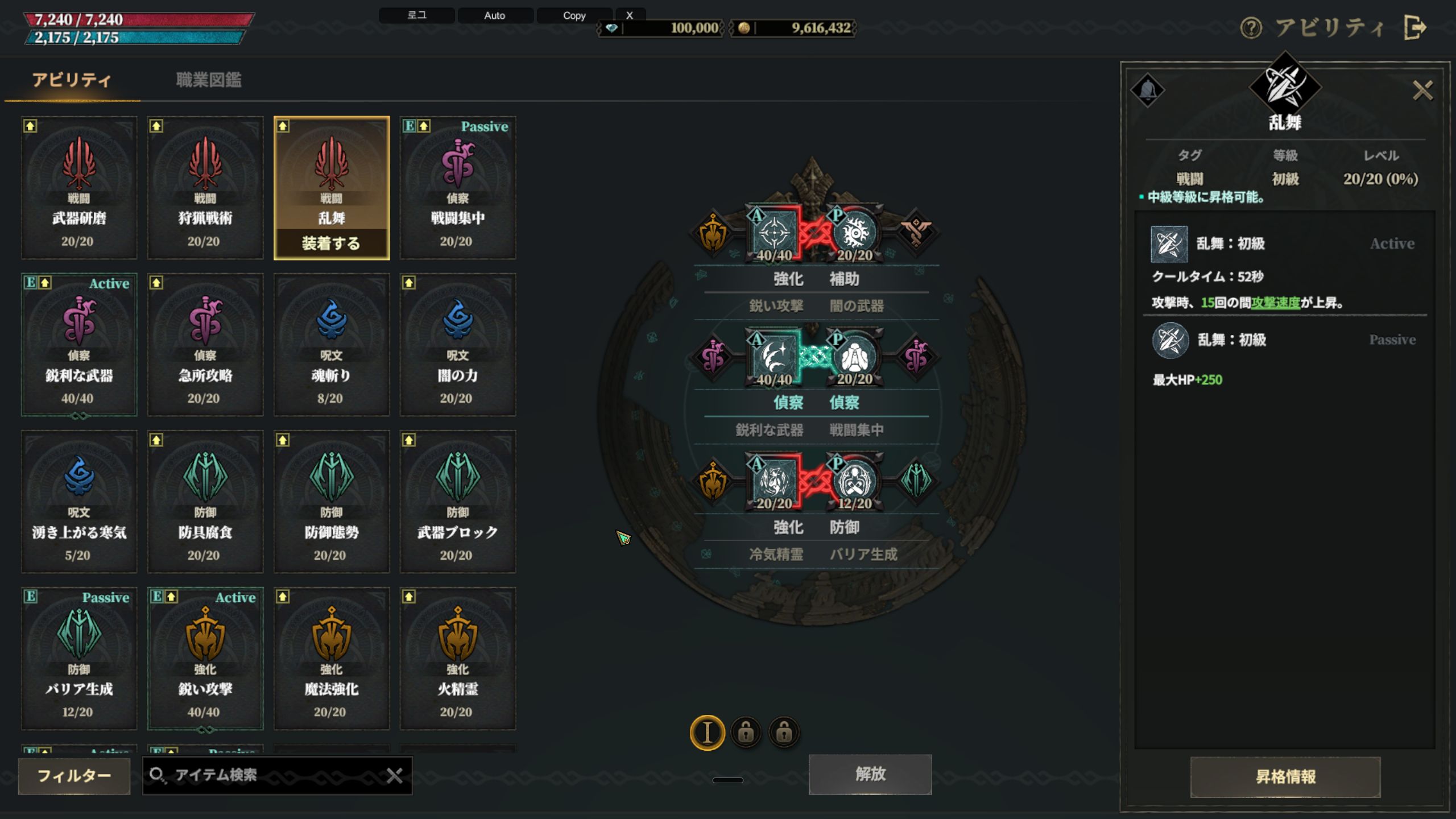Select the 戦闘集中 passive ability card
Viewport: 1456px width, 819px height.
[458, 188]
